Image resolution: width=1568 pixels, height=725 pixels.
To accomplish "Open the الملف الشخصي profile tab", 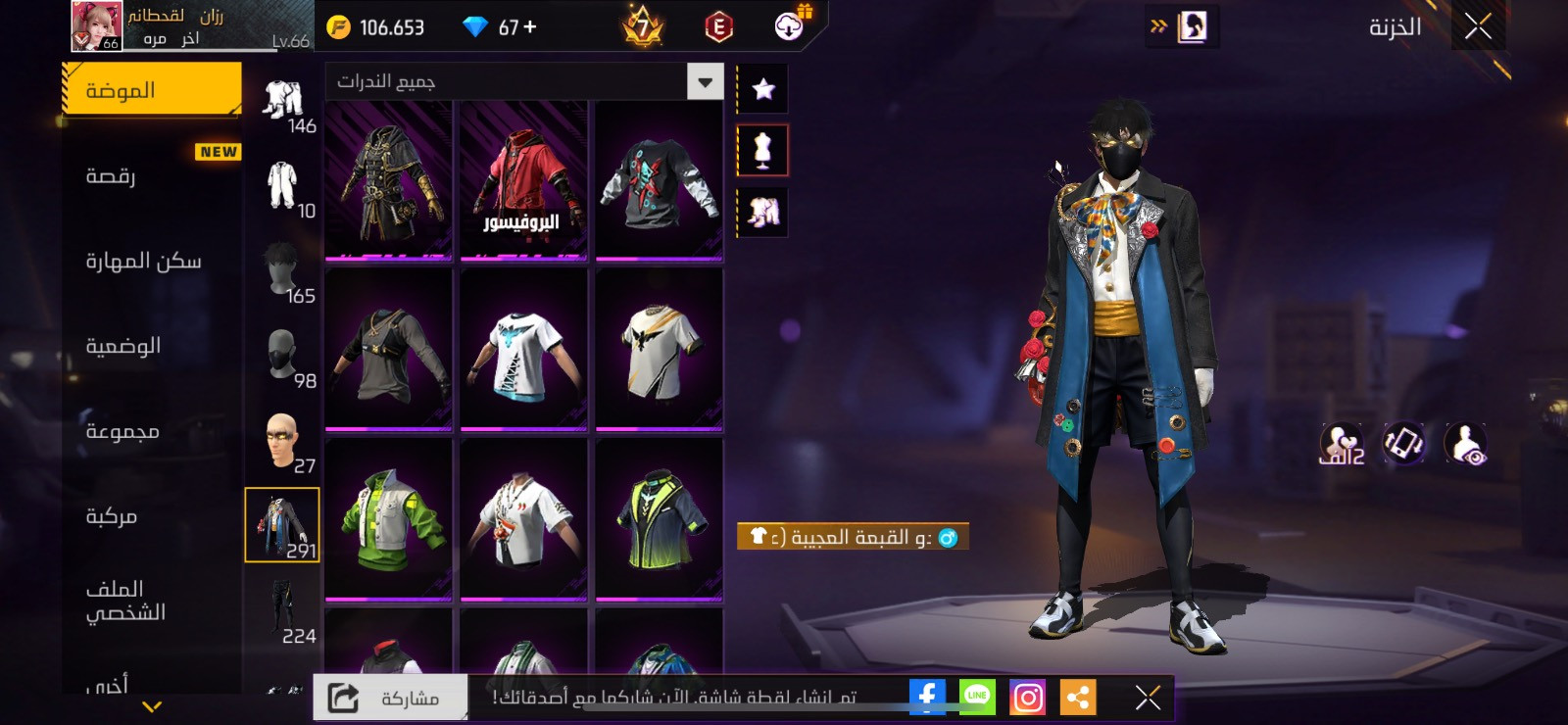I will pyautogui.click(x=151, y=600).
